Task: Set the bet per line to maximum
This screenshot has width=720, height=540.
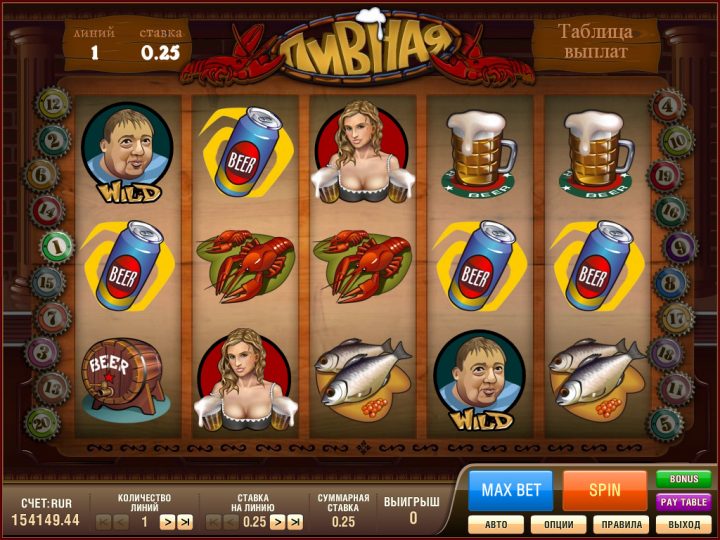Action: coord(295,522)
